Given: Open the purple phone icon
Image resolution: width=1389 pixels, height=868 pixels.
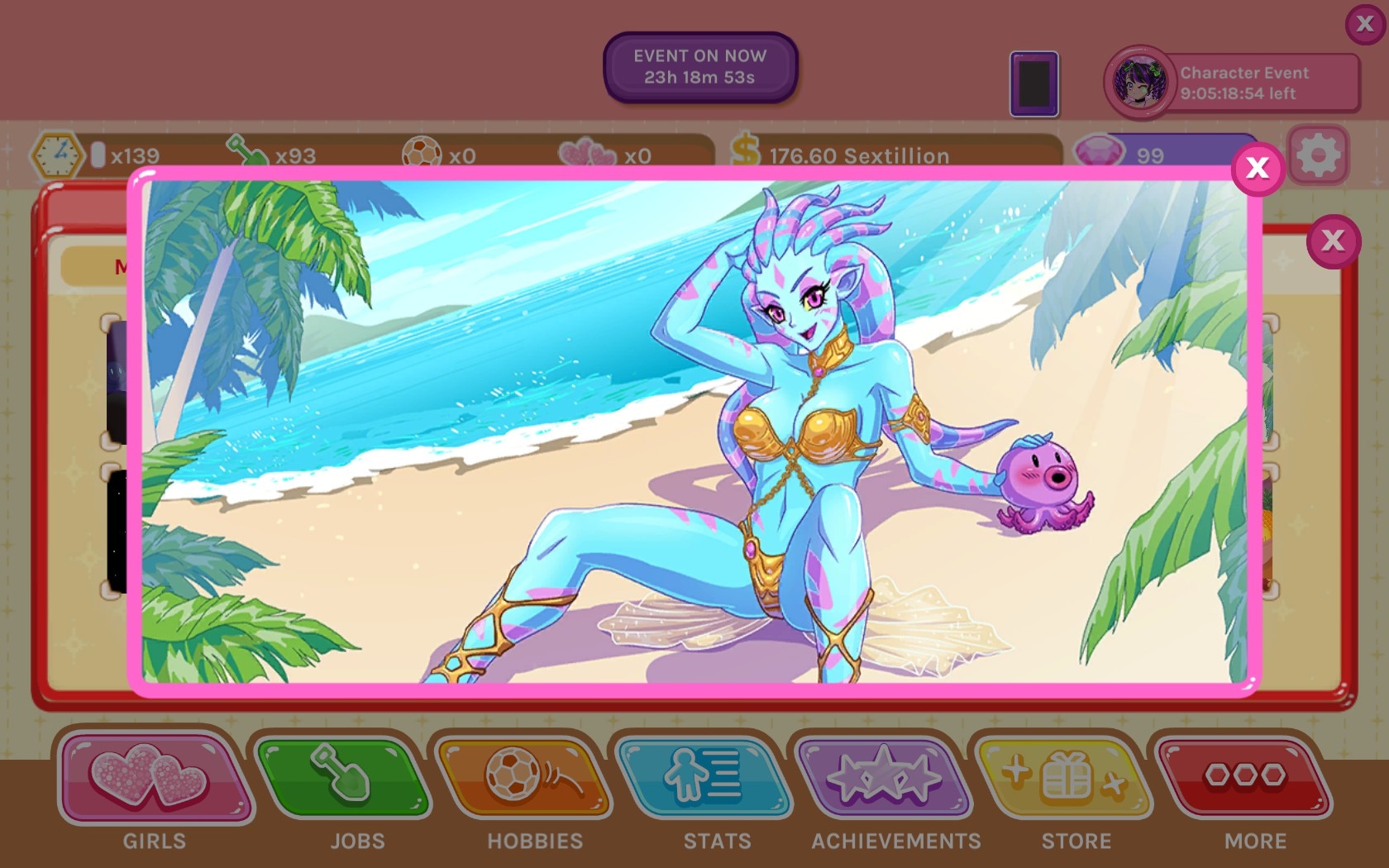Looking at the screenshot, I should click(x=1033, y=83).
